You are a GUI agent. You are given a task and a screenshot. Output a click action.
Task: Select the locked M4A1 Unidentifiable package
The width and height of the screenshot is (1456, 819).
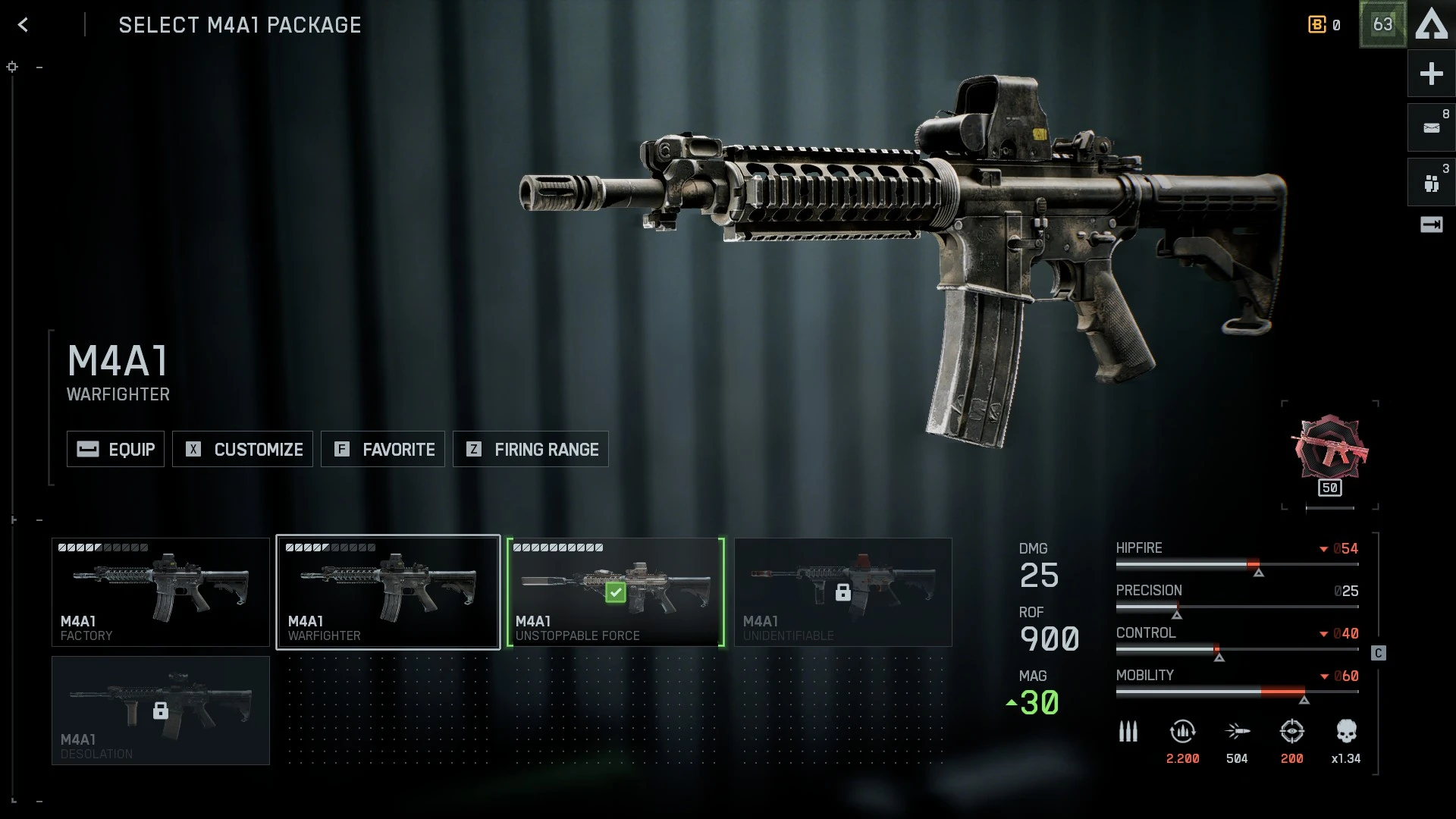843,592
